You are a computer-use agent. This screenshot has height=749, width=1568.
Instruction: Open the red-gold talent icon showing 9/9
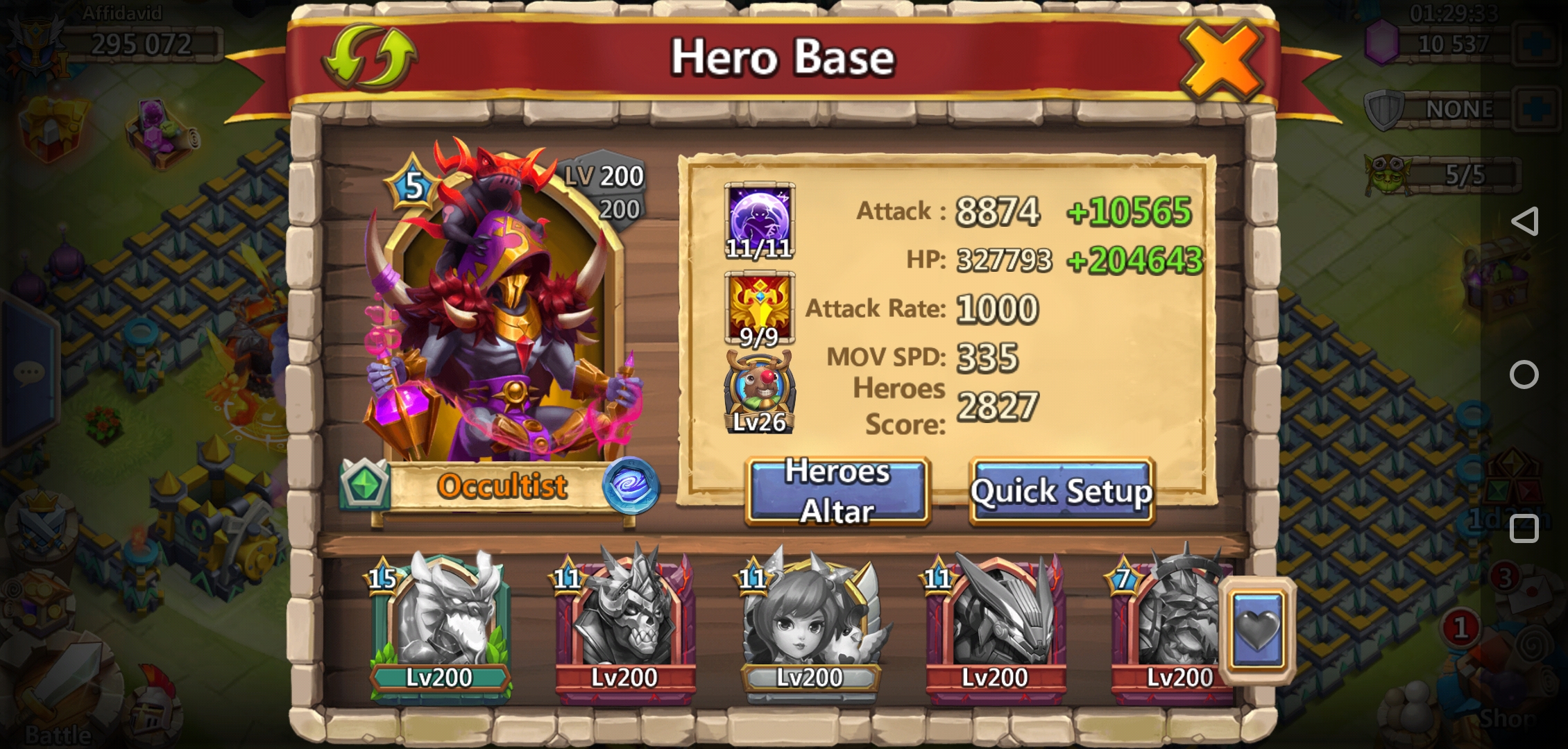click(759, 309)
